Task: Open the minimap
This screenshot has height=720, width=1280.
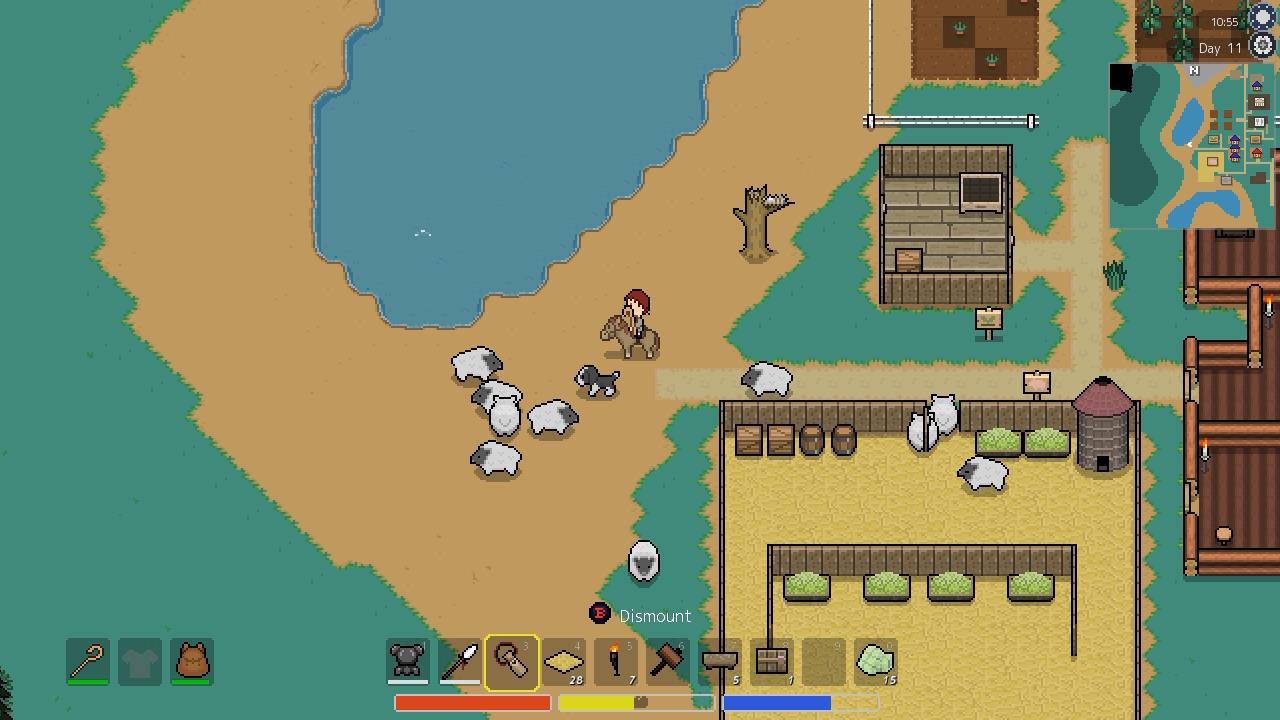Action: click(x=1190, y=146)
